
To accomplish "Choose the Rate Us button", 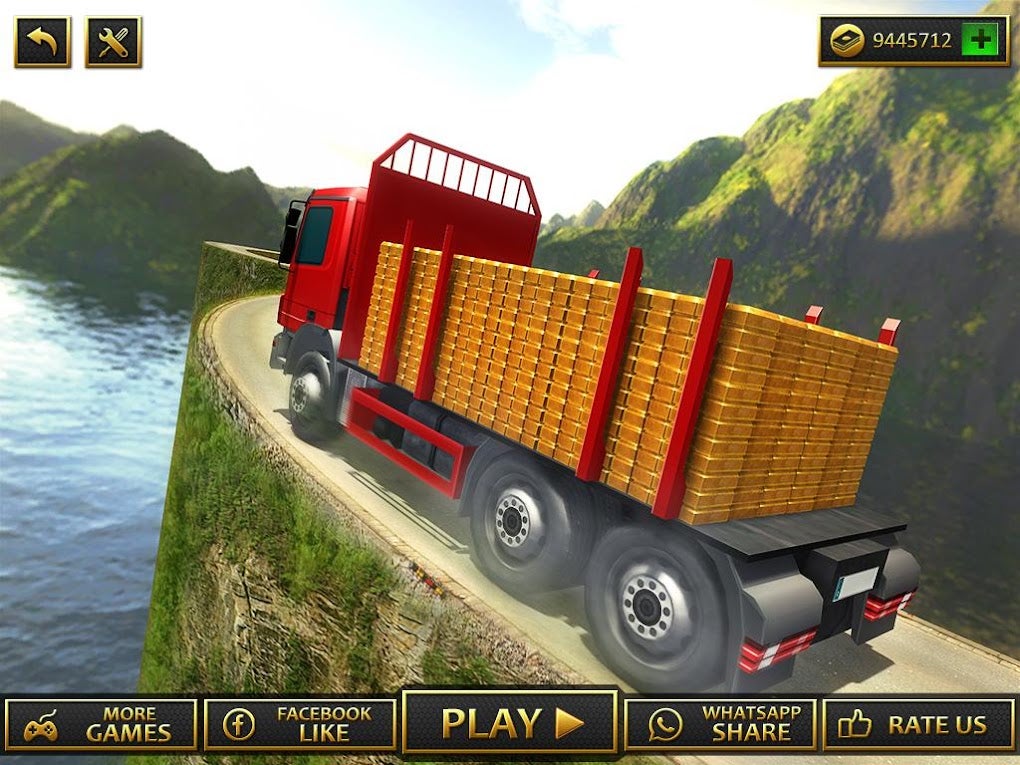I will tap(918, 725).
